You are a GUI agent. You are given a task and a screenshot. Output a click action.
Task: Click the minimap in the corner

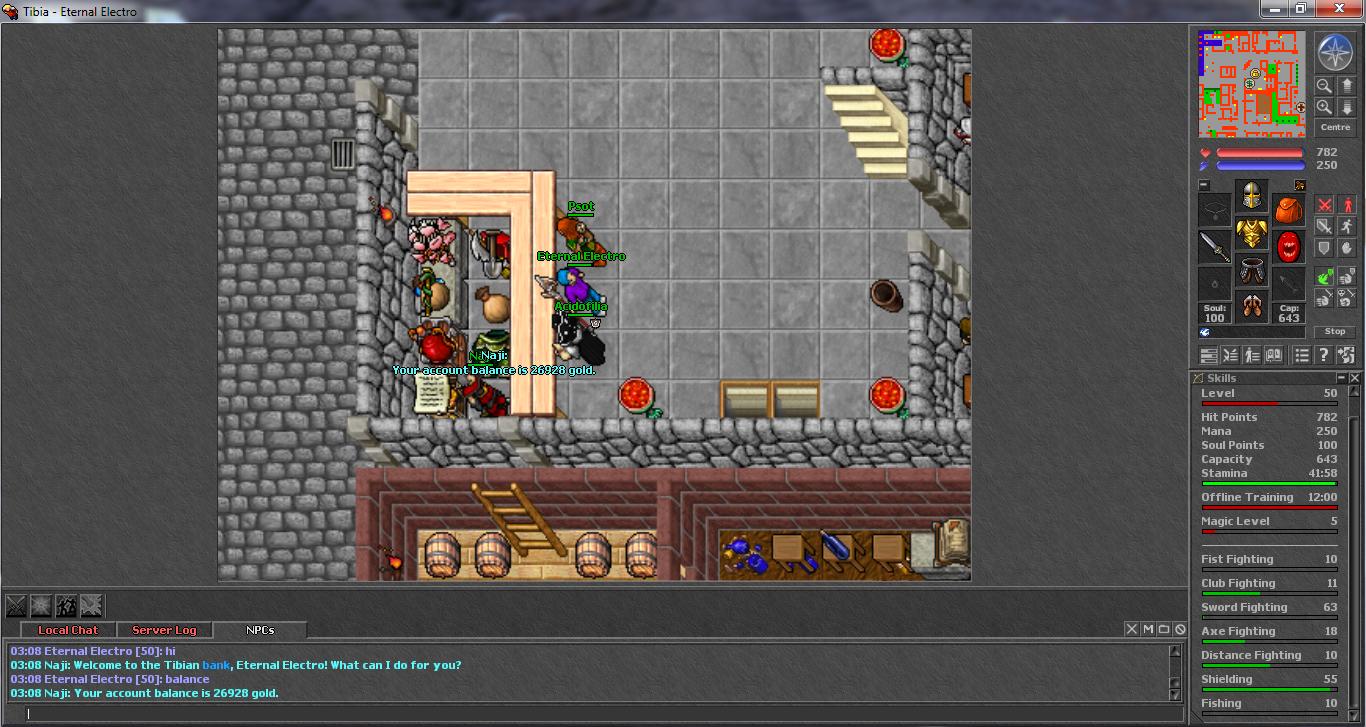[1252, 84]
